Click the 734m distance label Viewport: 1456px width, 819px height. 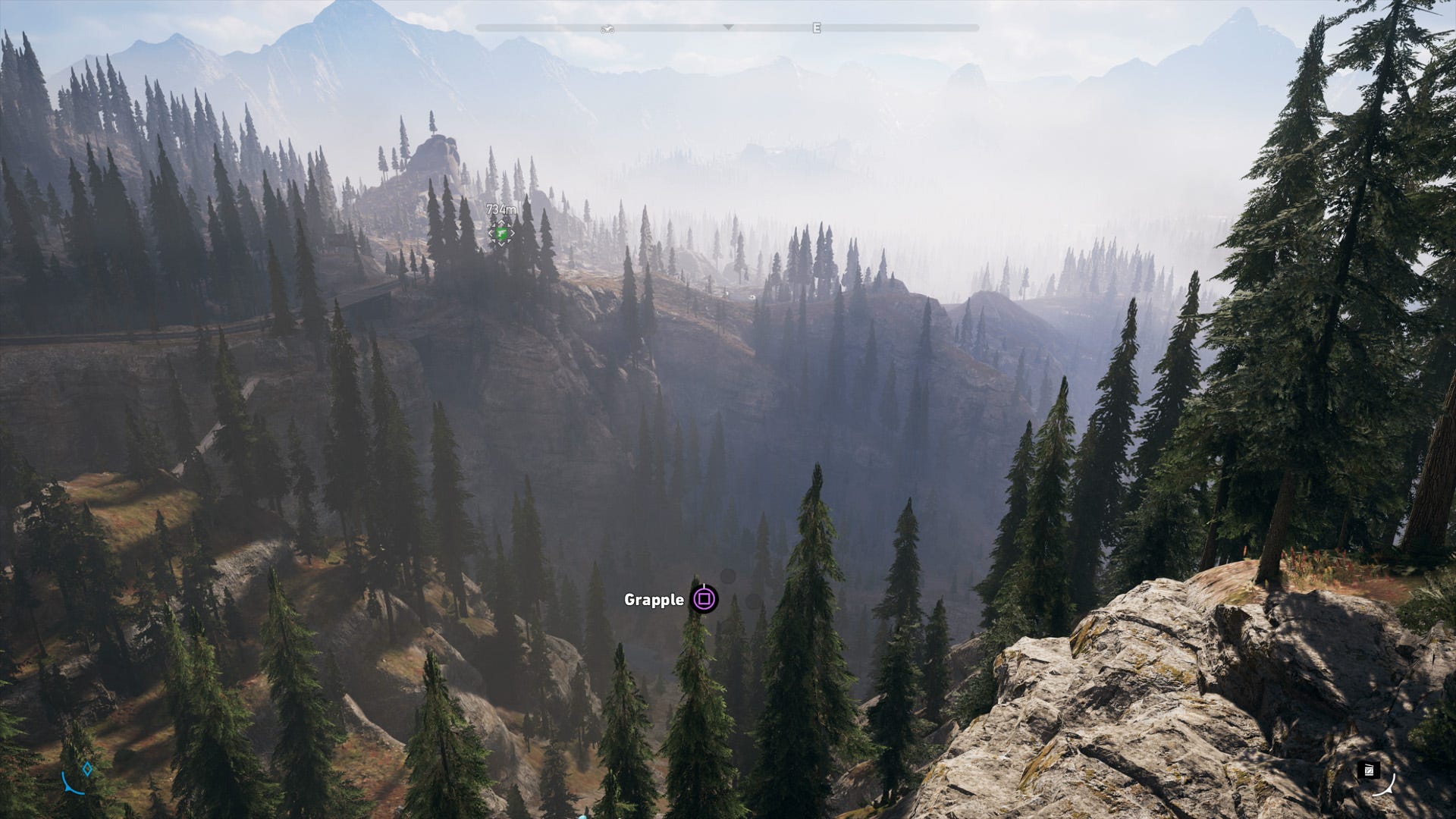[500, 208]
